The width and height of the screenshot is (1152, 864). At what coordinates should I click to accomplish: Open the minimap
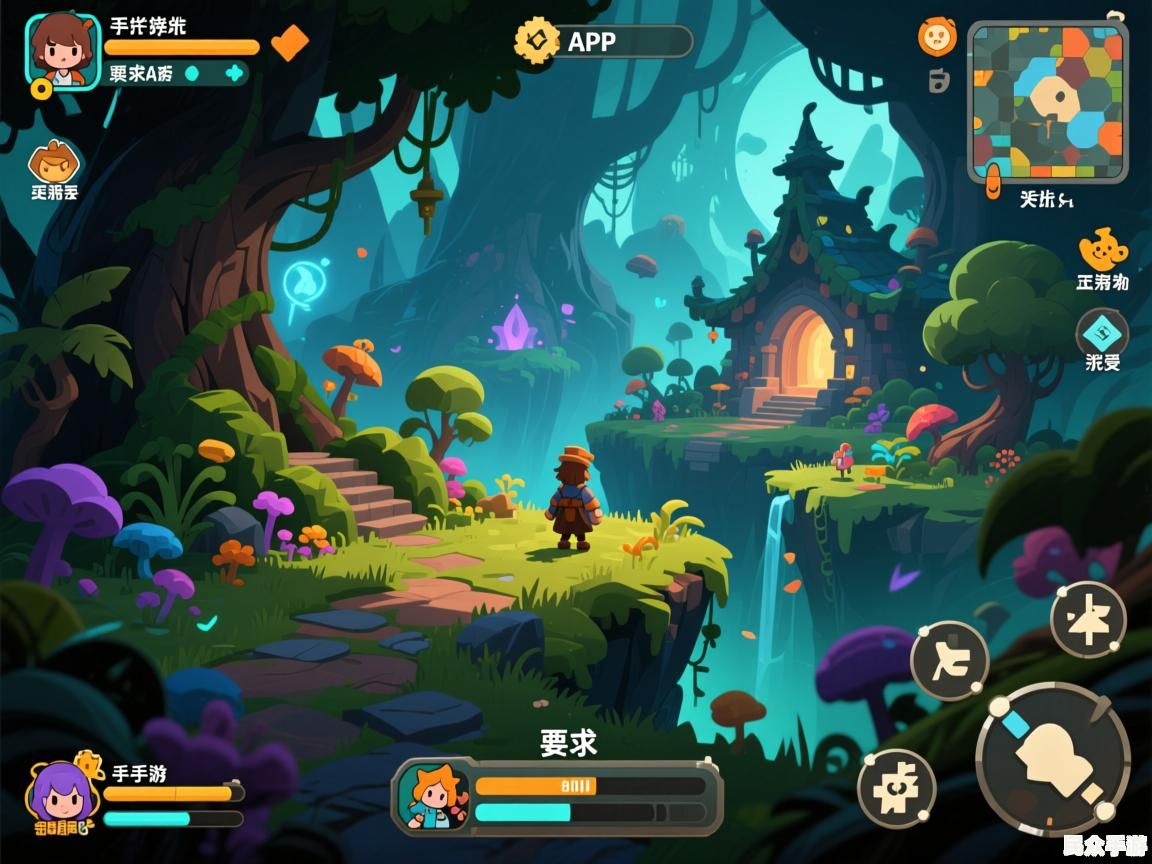1047,102
